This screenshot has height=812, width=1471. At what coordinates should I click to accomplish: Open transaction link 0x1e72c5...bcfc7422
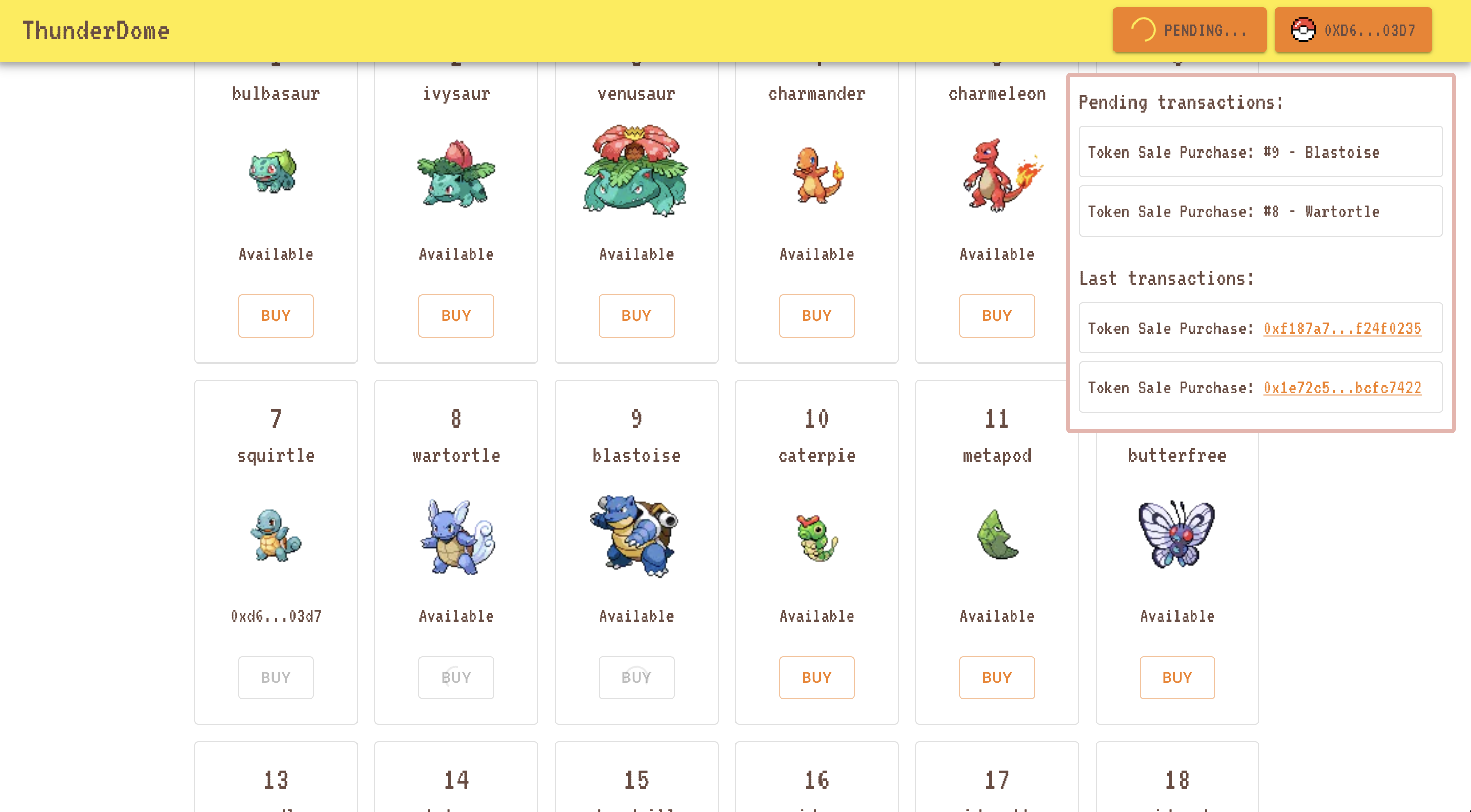[x=1341, y=388]
